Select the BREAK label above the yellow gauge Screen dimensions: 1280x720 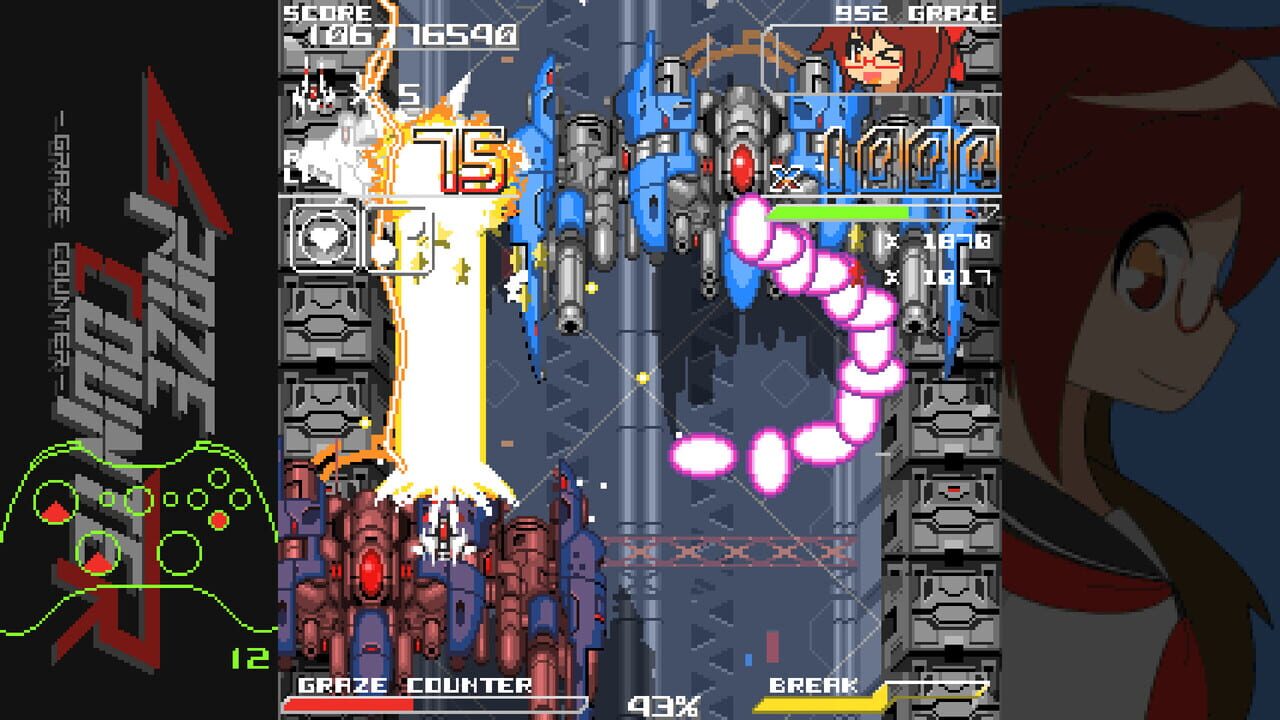point(813,688)
